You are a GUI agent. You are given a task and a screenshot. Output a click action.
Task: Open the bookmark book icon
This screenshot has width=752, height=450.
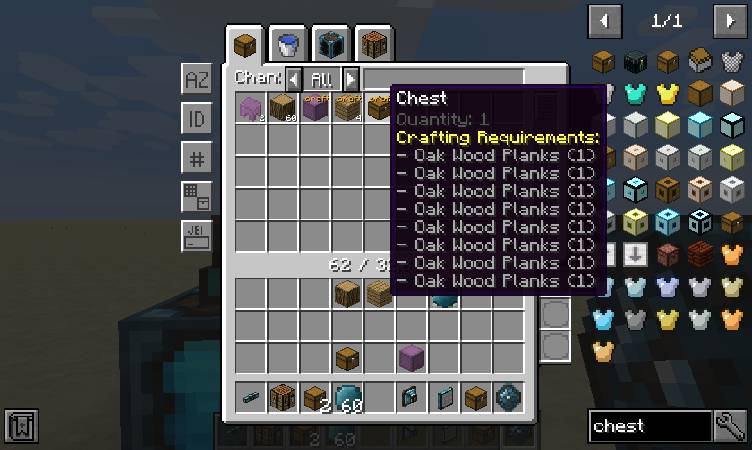point(20,426)
